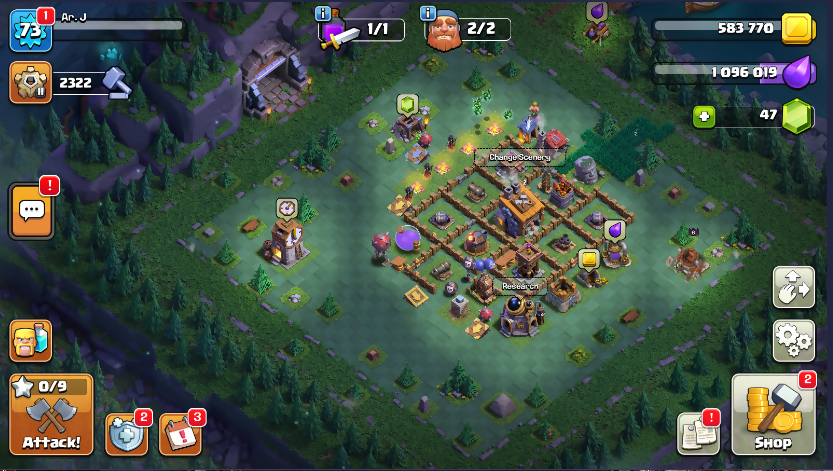Open the settings gears button
Viewport: 833px width, 471px height.
[x=793, y=341]
